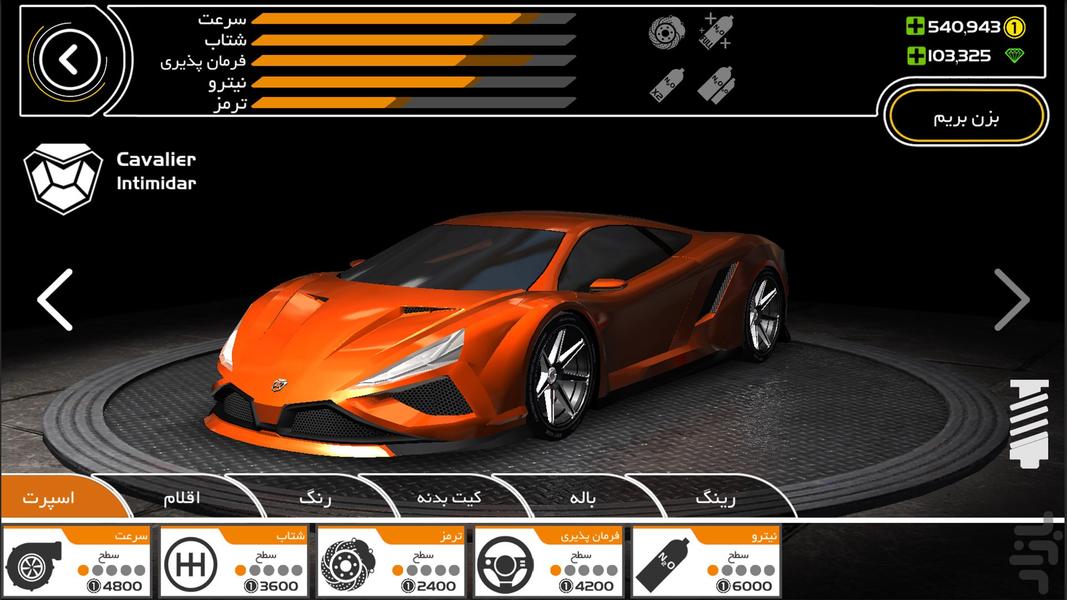Open the کیت بدنه body kit tab

click(x=449, y=497)
